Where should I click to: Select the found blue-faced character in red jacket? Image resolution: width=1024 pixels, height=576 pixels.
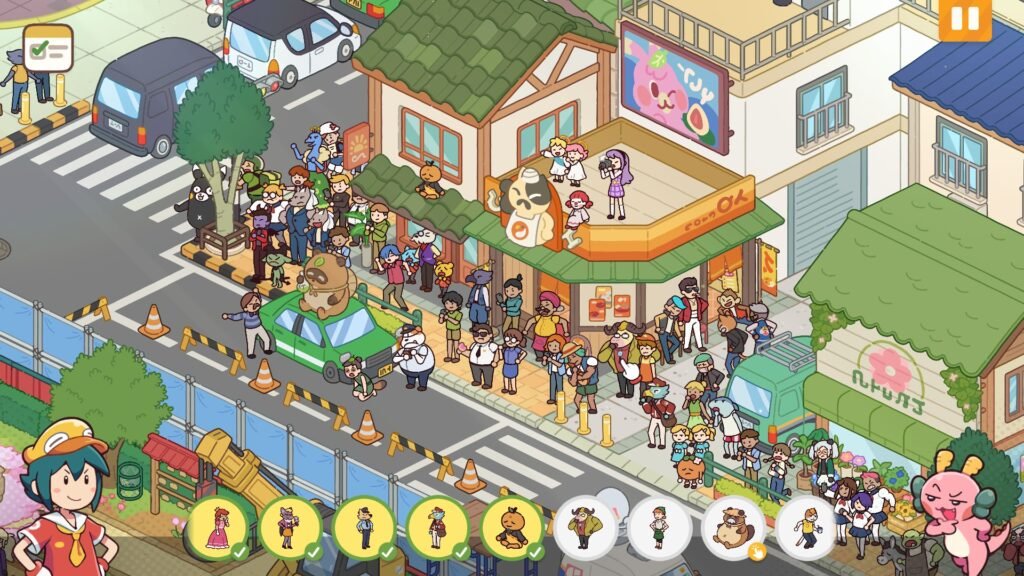[437, 527]
